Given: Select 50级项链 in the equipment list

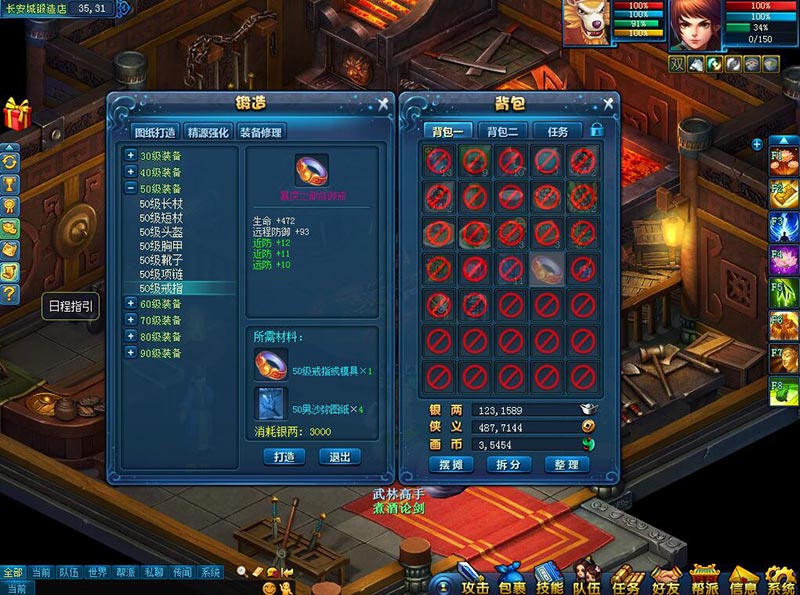Looking at the screenshot, I should click(x=160, y=273).
